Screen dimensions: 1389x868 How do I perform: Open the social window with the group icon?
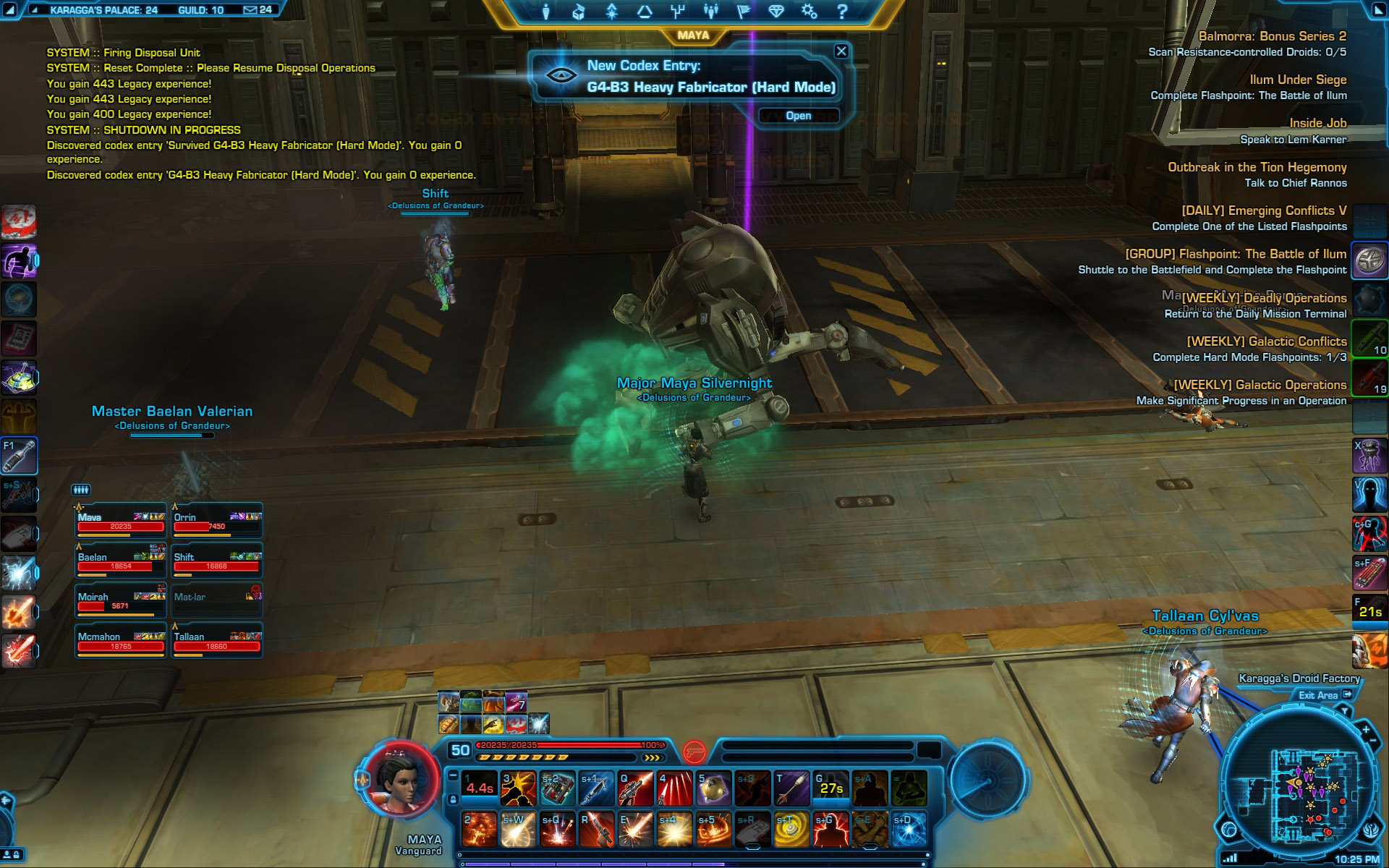coord(710,12)
